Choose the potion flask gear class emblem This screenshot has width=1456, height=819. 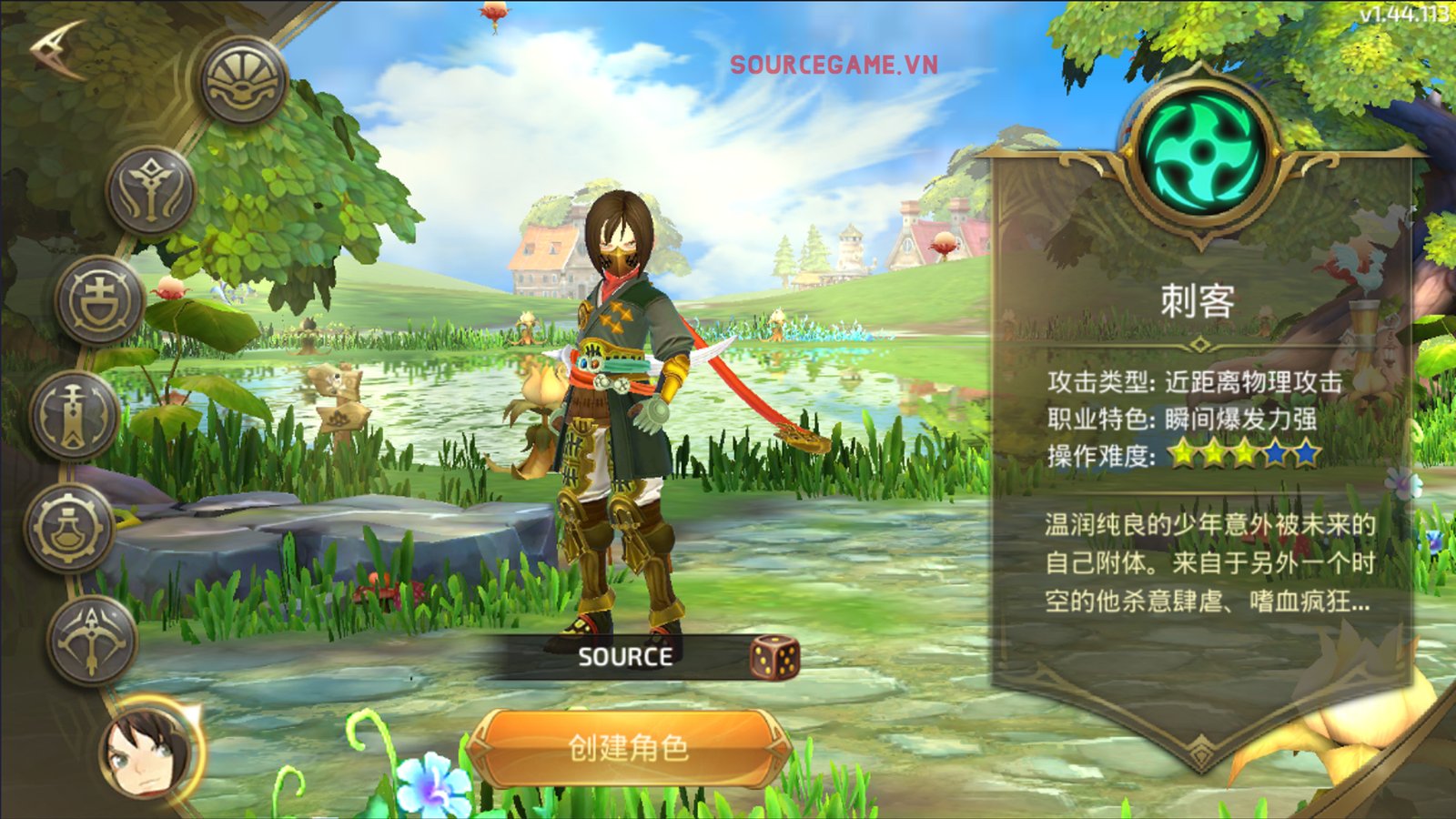click(x=70, y=529)
